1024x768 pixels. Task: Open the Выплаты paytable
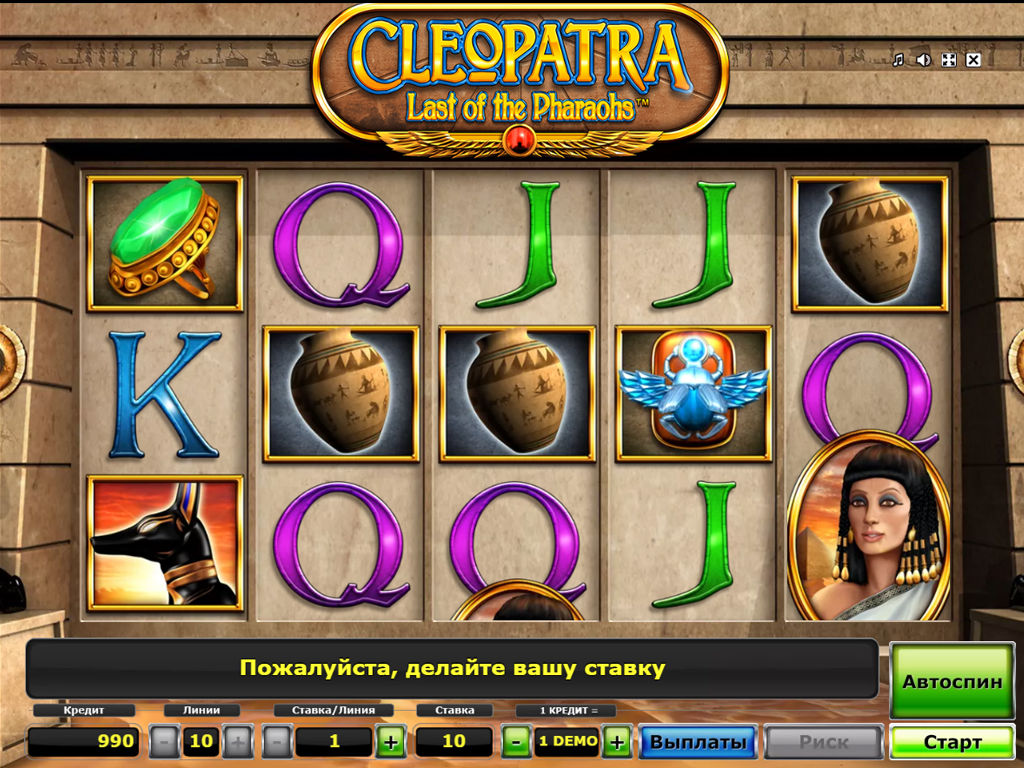click(697, 743)
